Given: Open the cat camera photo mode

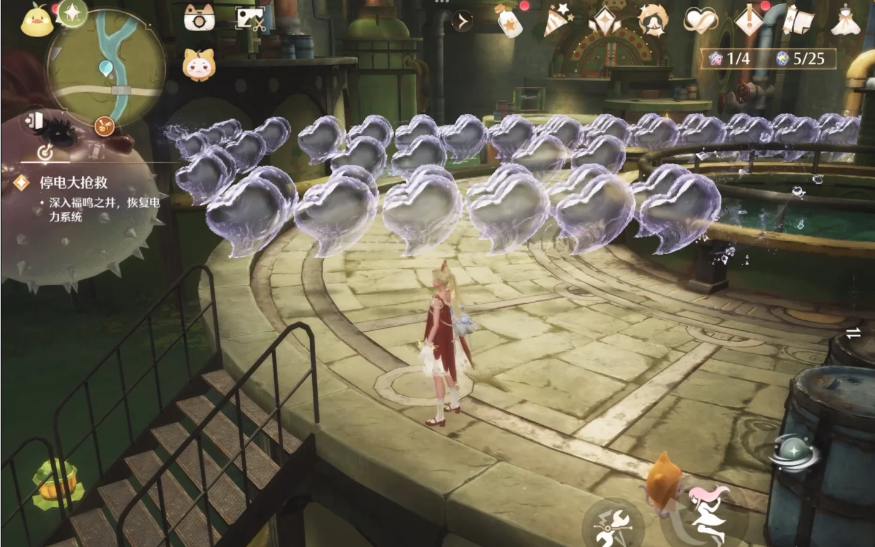Looking at the screenshot, I should point(198,18).
